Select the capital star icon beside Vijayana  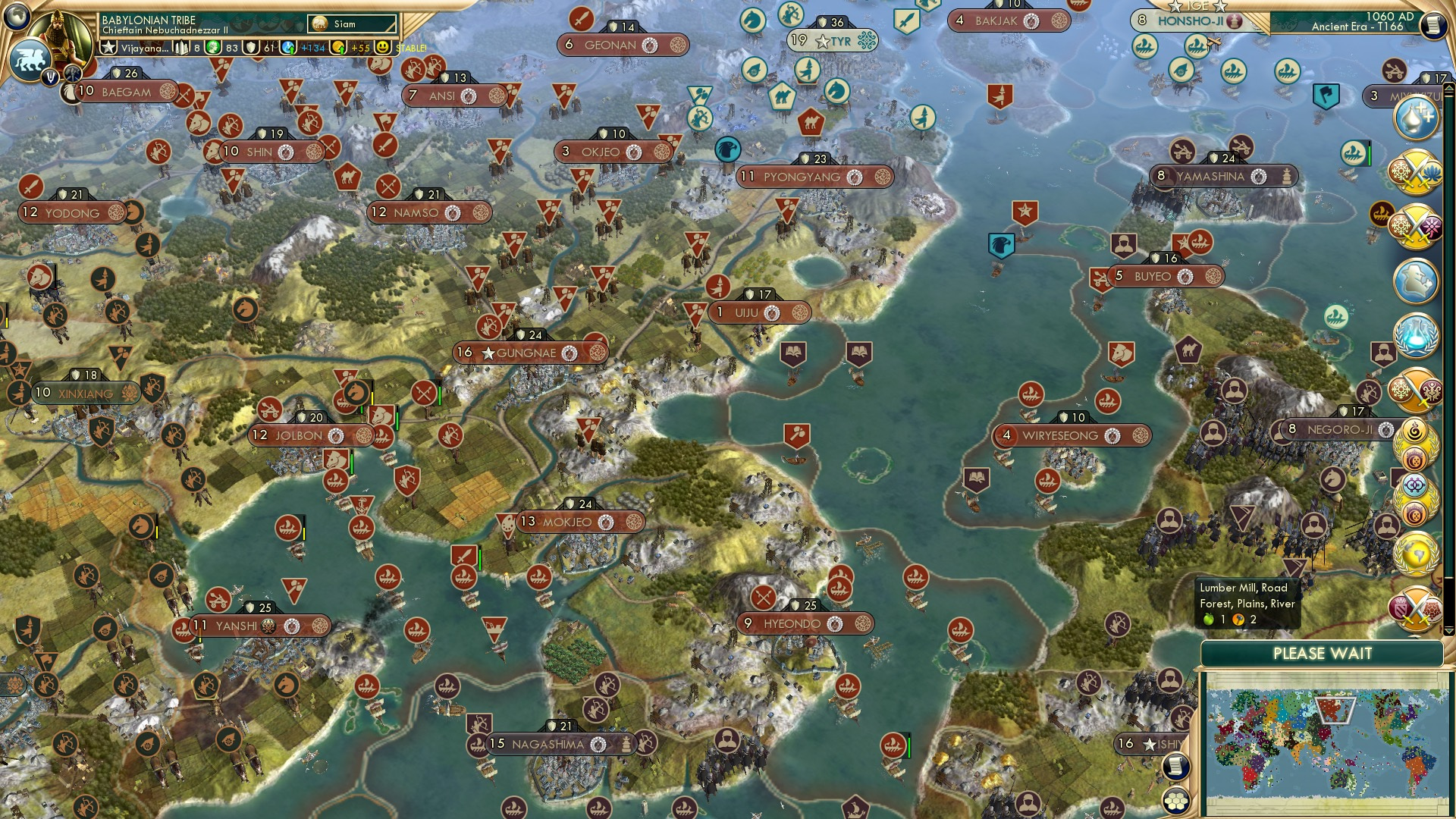click(109, 48)
